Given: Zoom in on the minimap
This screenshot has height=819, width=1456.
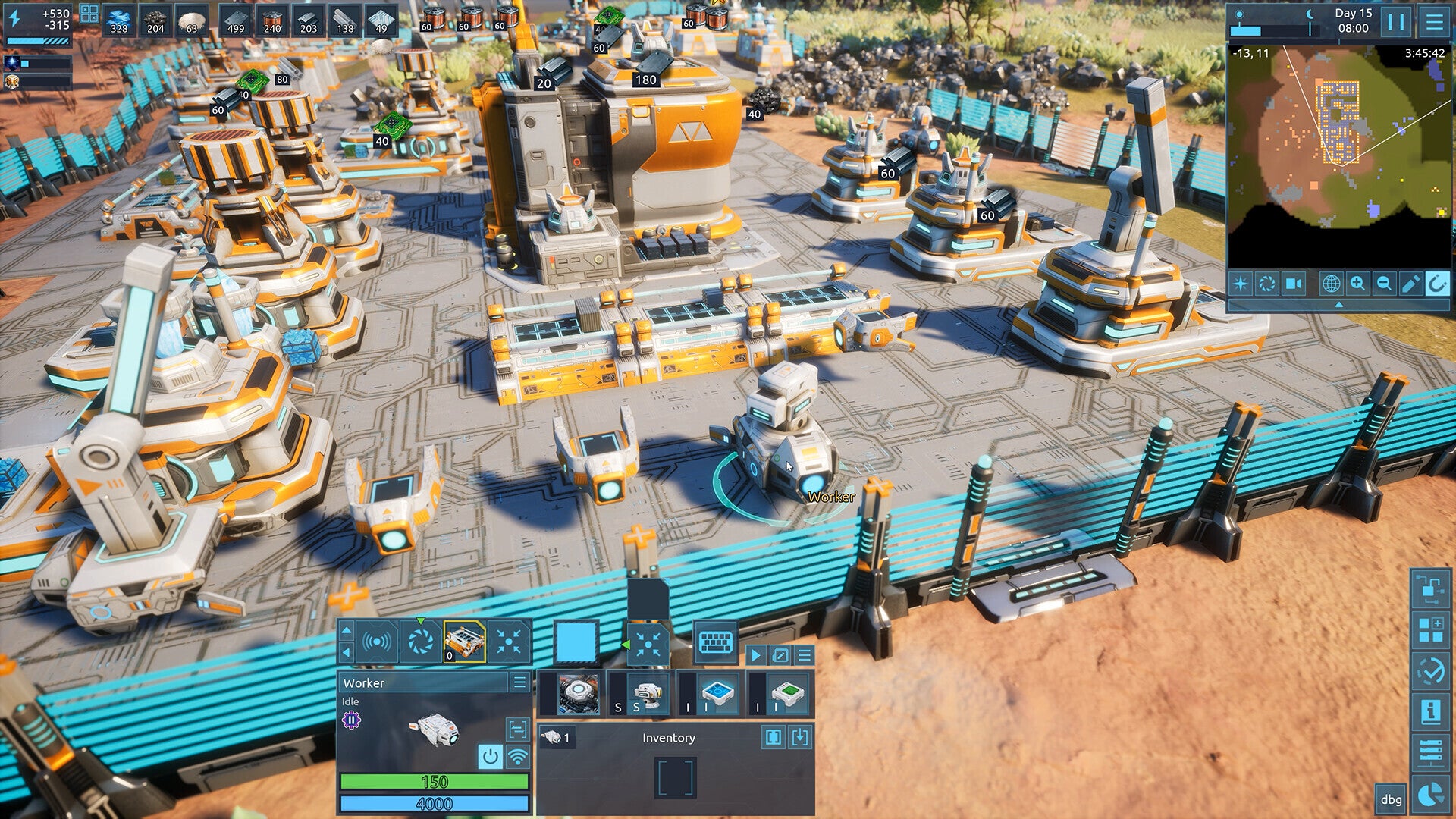Looking at the screenshot, I should click(1357, 284).
